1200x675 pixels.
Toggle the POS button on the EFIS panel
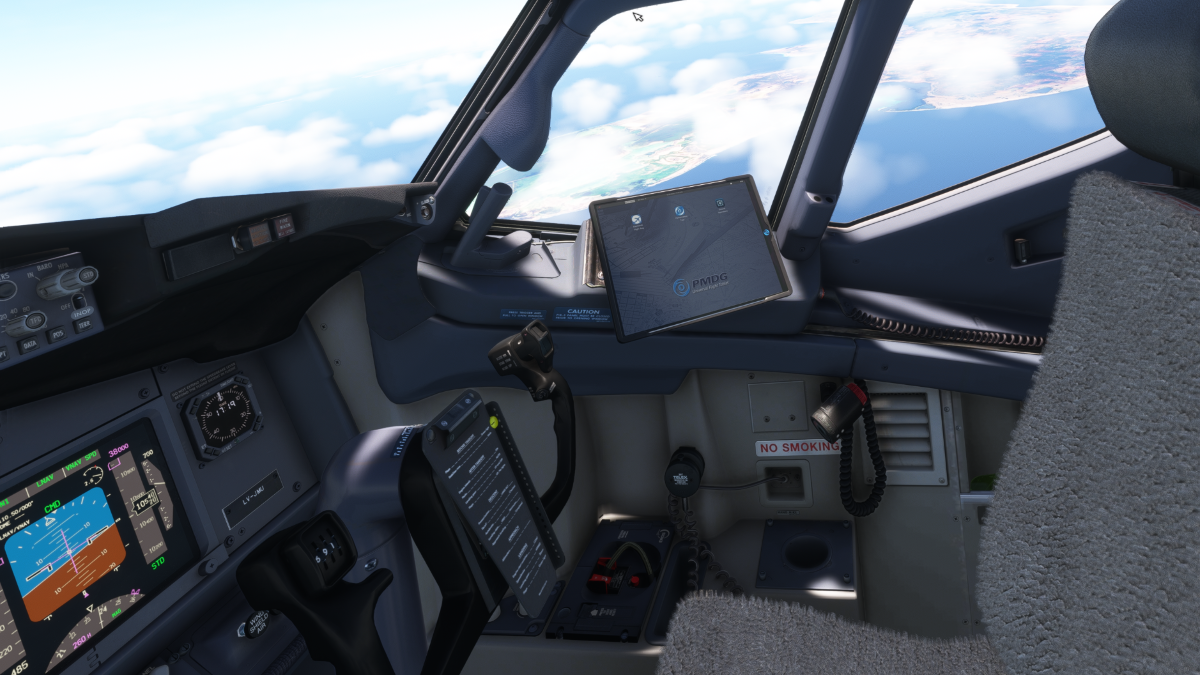58,336
